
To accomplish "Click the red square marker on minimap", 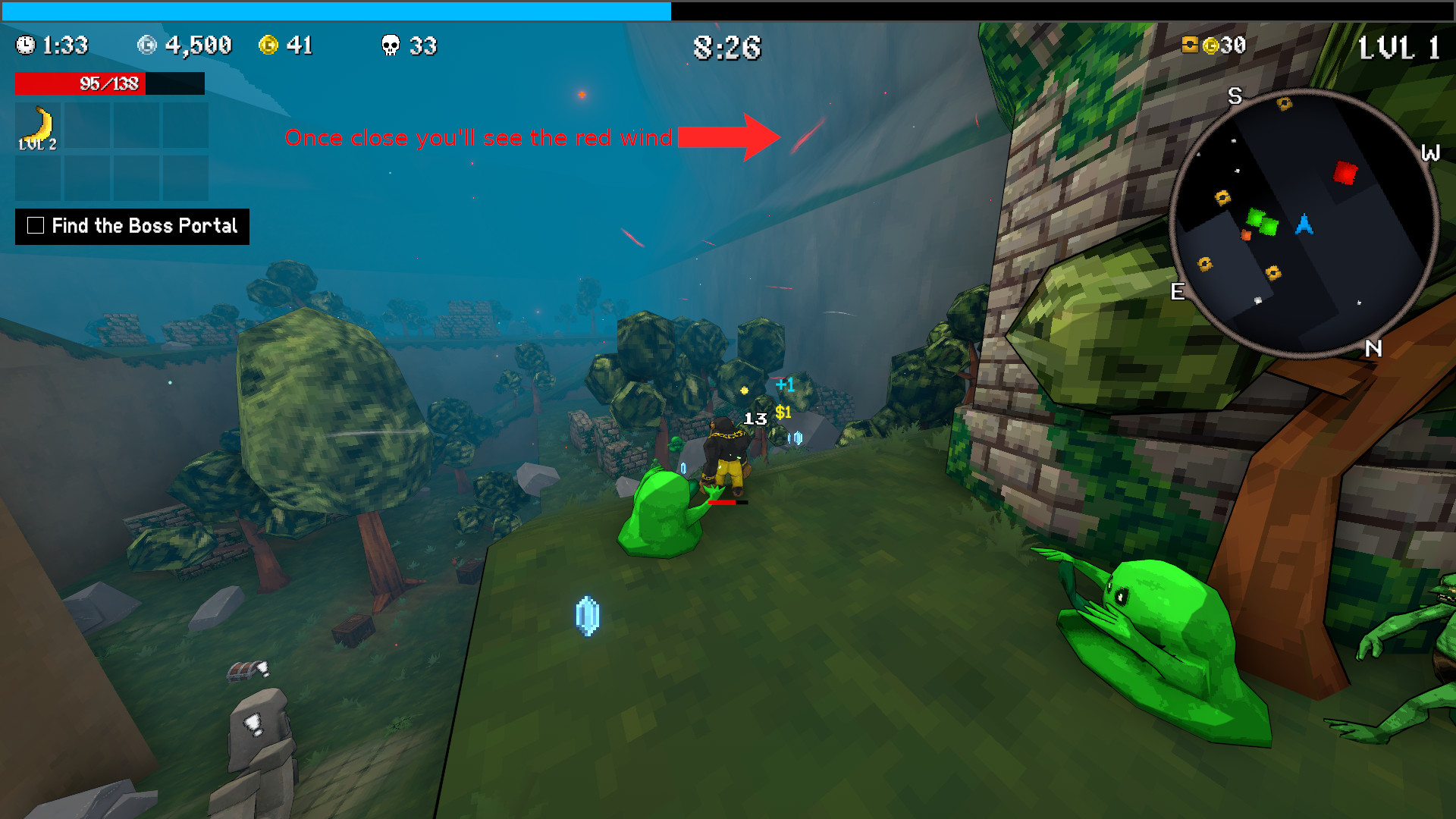I will pos(1345,173).
